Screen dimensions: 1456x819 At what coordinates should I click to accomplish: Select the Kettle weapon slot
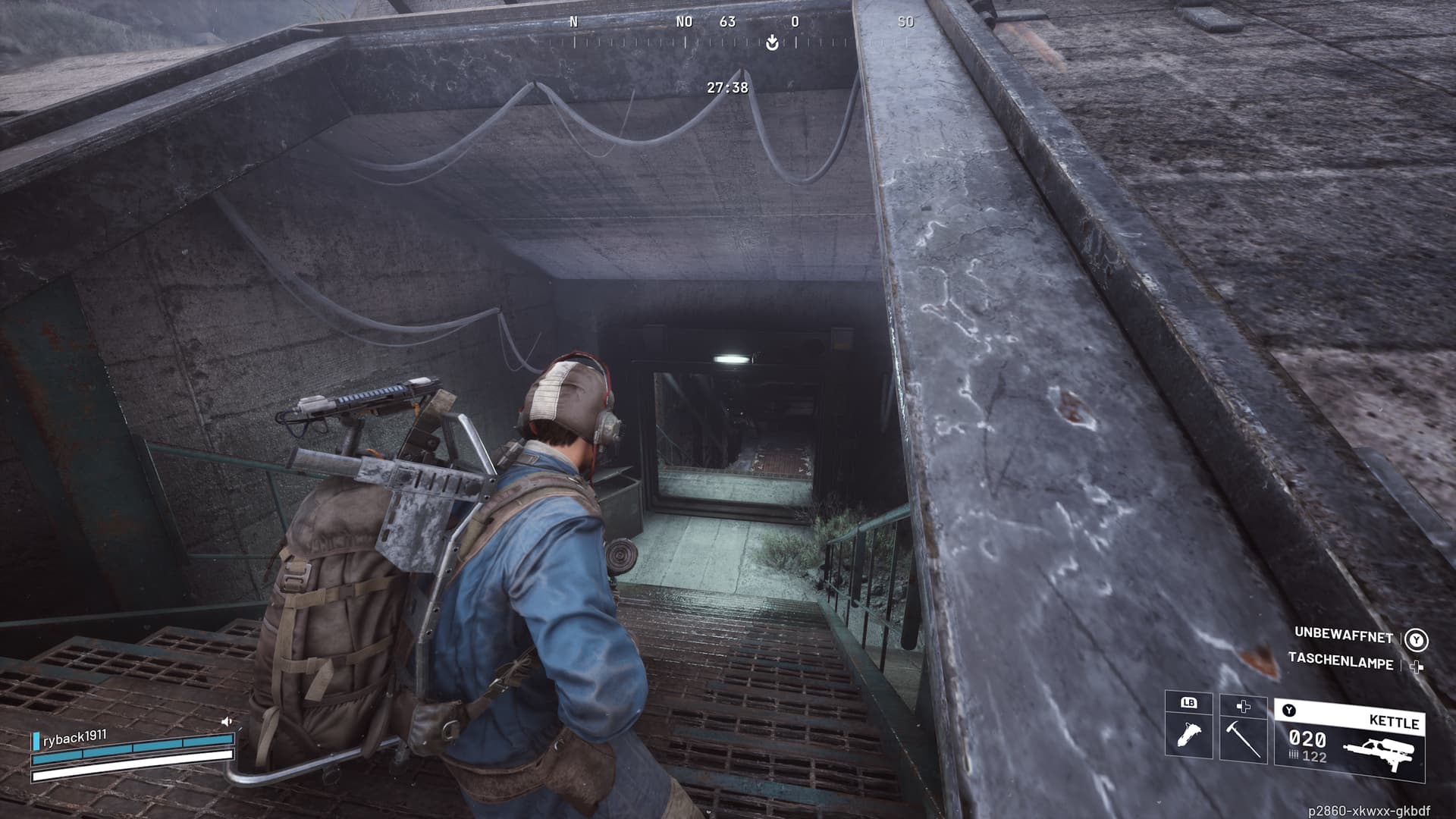click(x=1350, y=739)
